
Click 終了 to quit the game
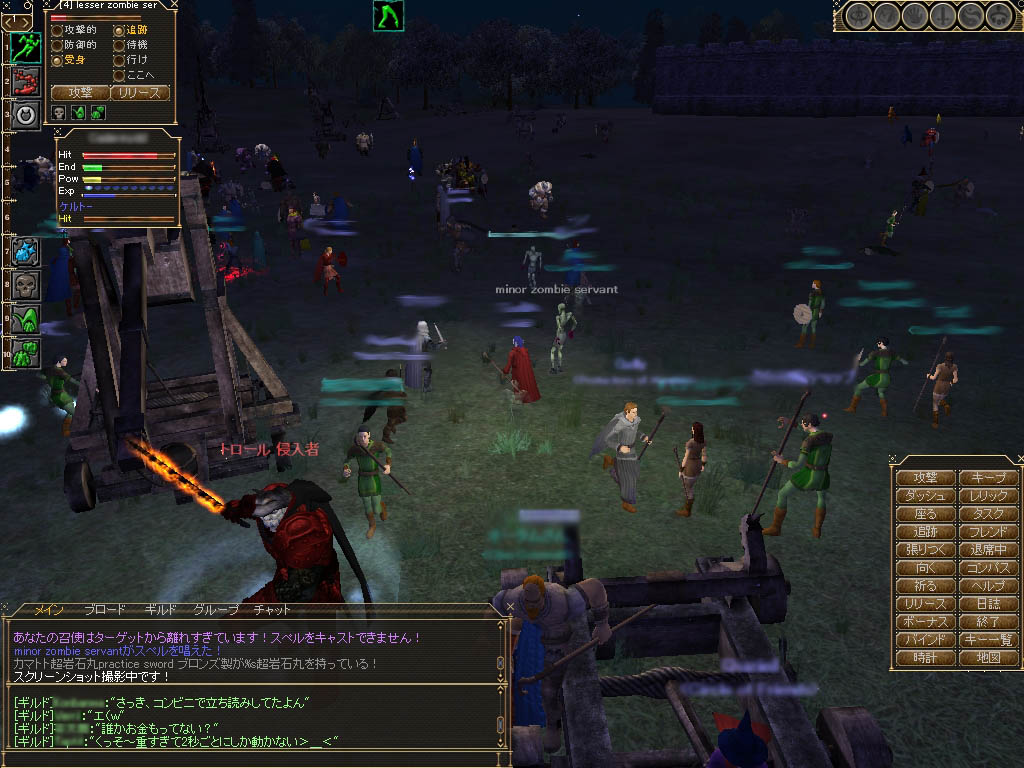[x=988, y=622]
